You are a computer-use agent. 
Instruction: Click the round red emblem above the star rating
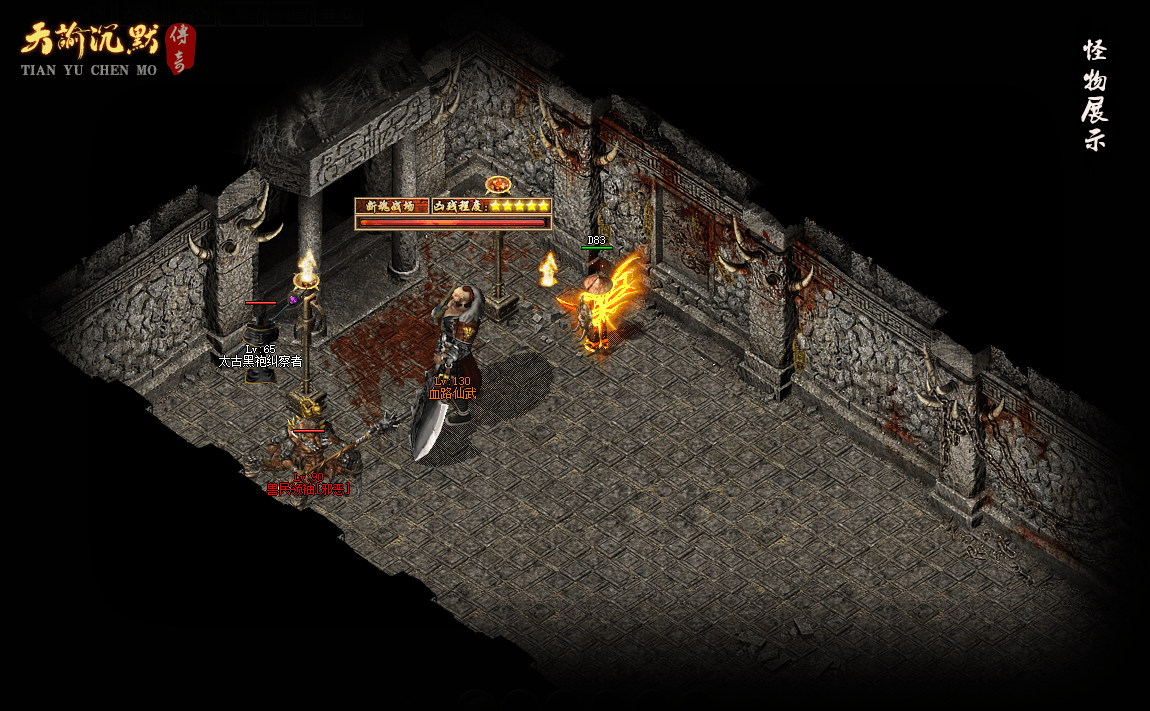(x=498, y=185)
